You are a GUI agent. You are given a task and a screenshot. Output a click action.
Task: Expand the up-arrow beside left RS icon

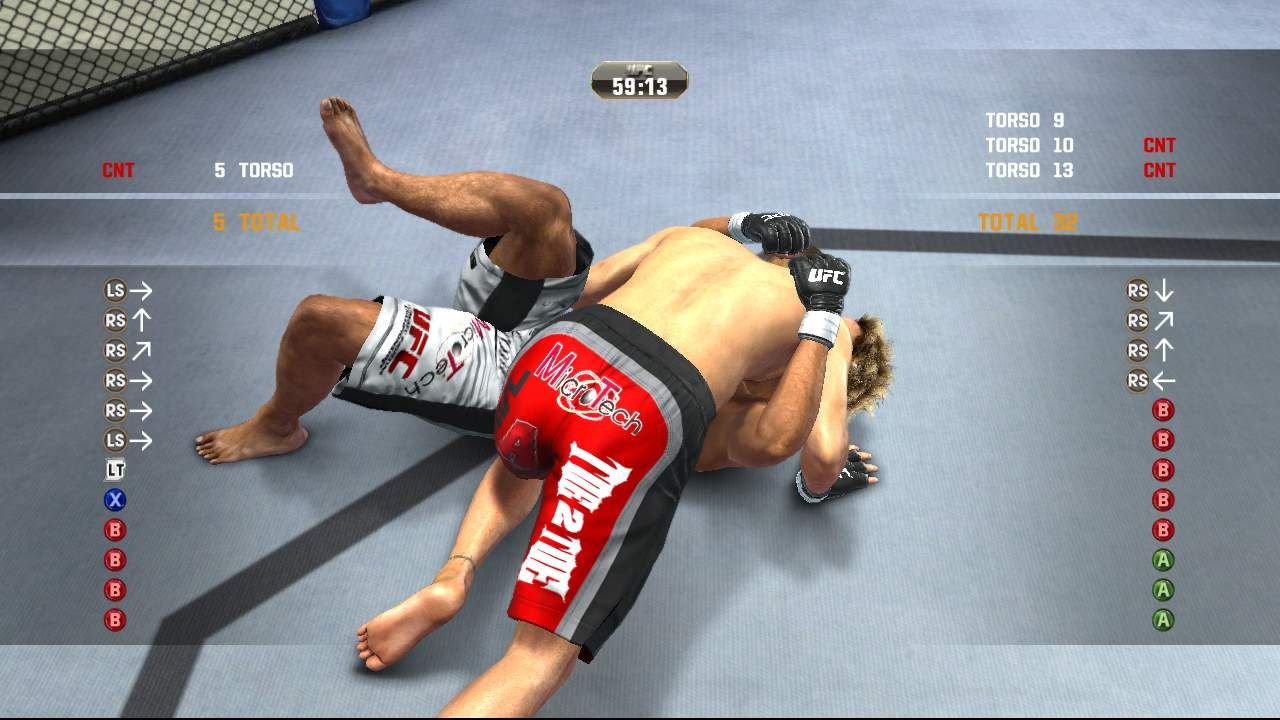point(141,320)
